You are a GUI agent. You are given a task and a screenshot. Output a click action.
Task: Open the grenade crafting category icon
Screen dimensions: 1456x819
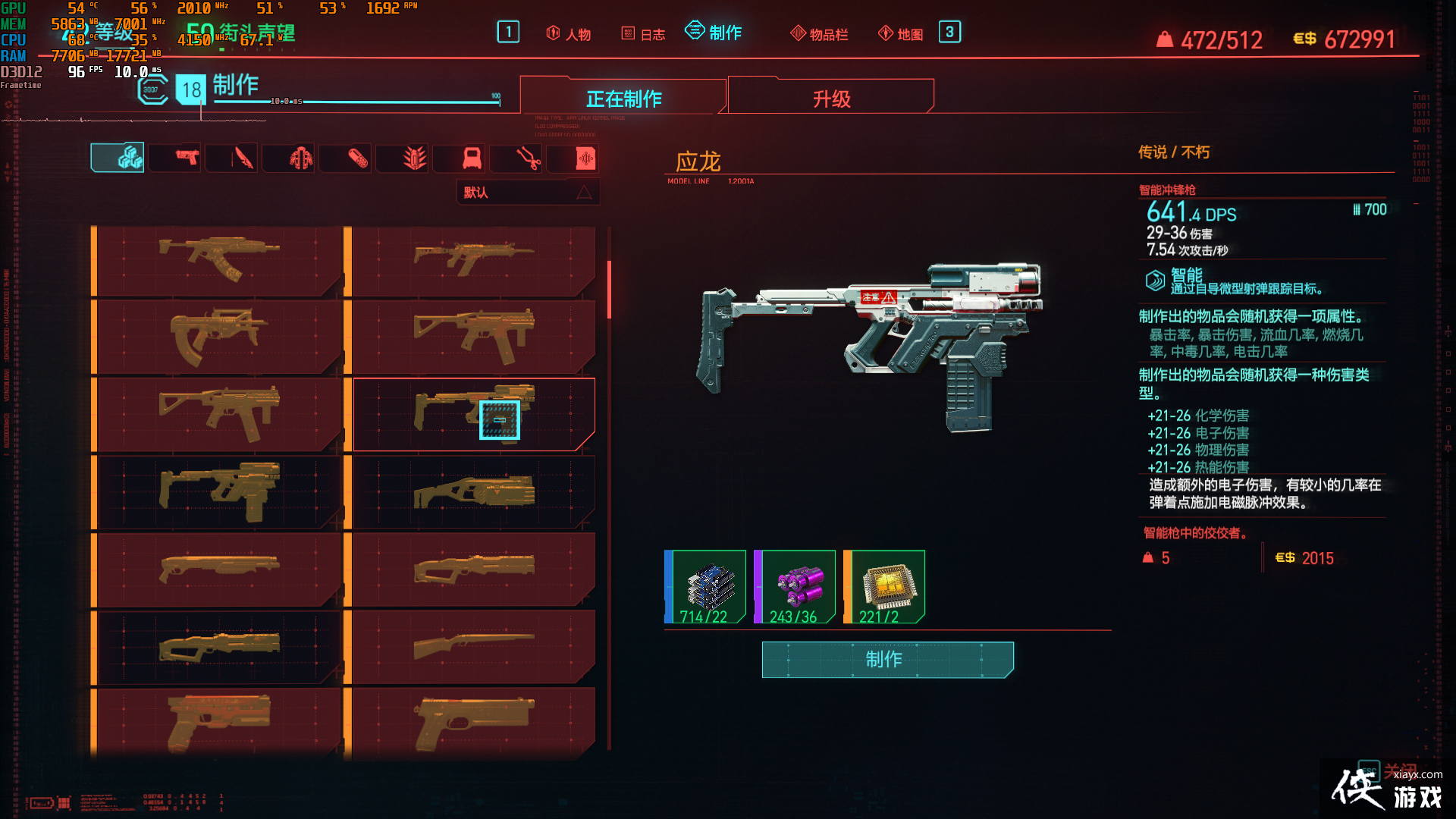click(x=402, y=158)
